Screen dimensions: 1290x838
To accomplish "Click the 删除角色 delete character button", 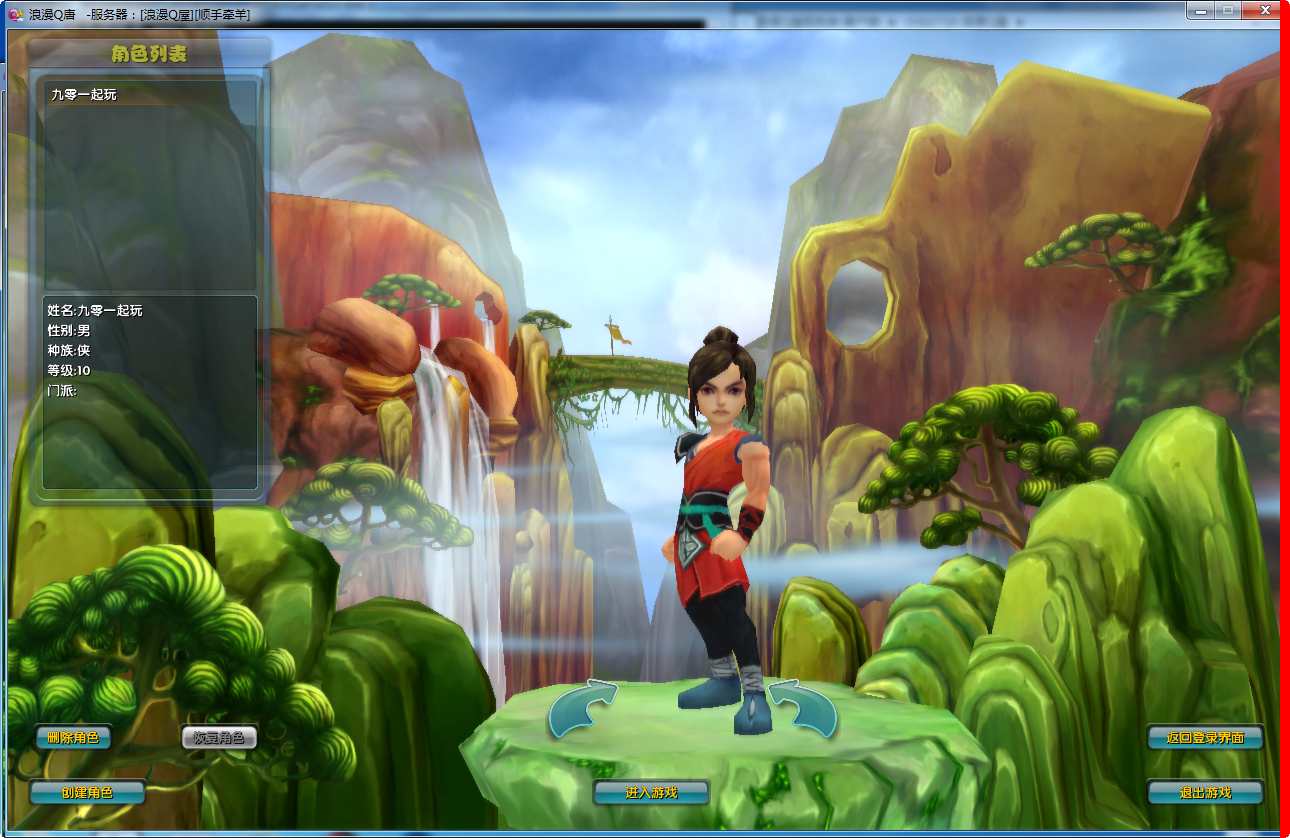I will (x=73, y=738).
